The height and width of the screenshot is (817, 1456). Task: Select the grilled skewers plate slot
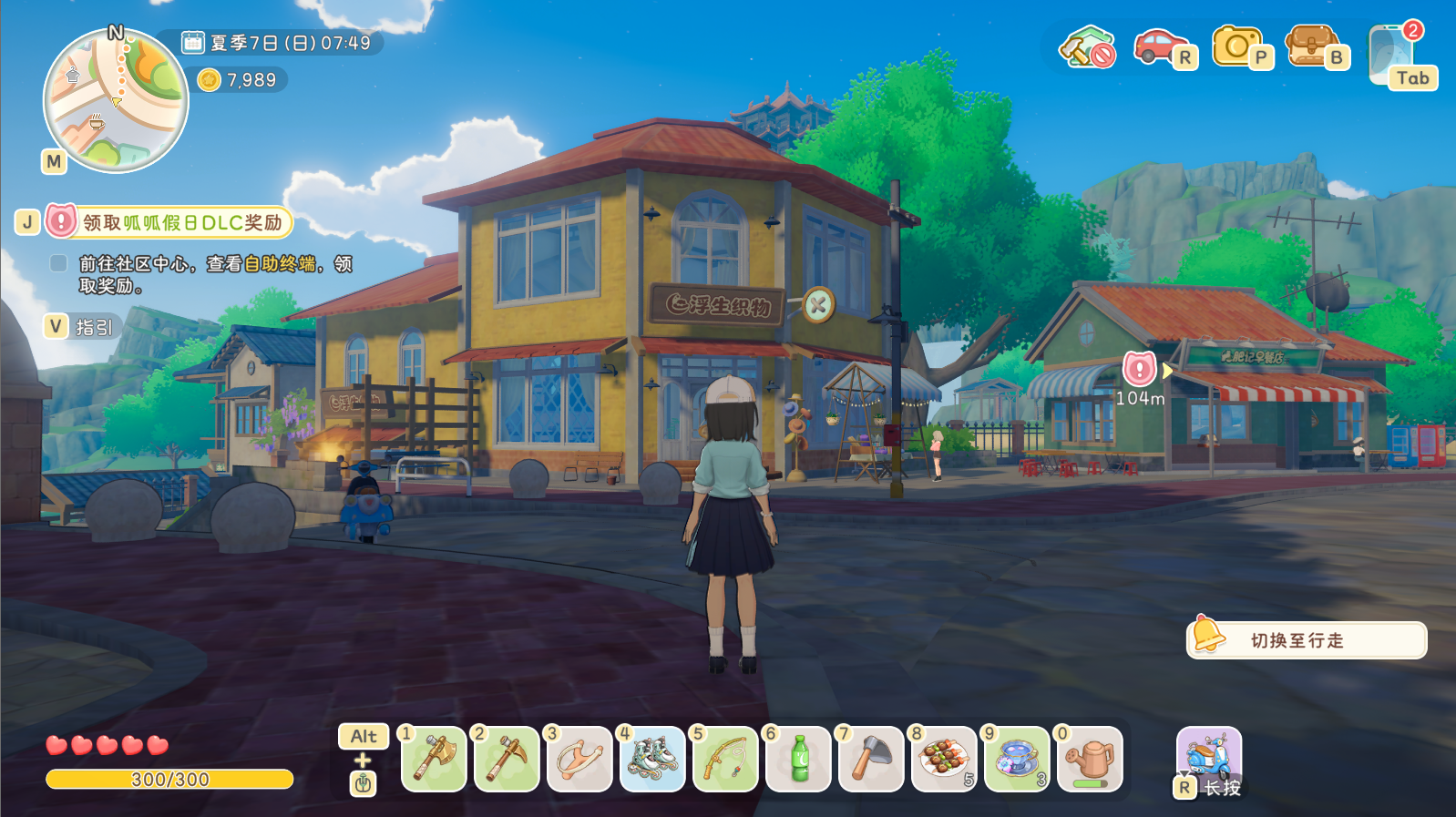[944, 759]
